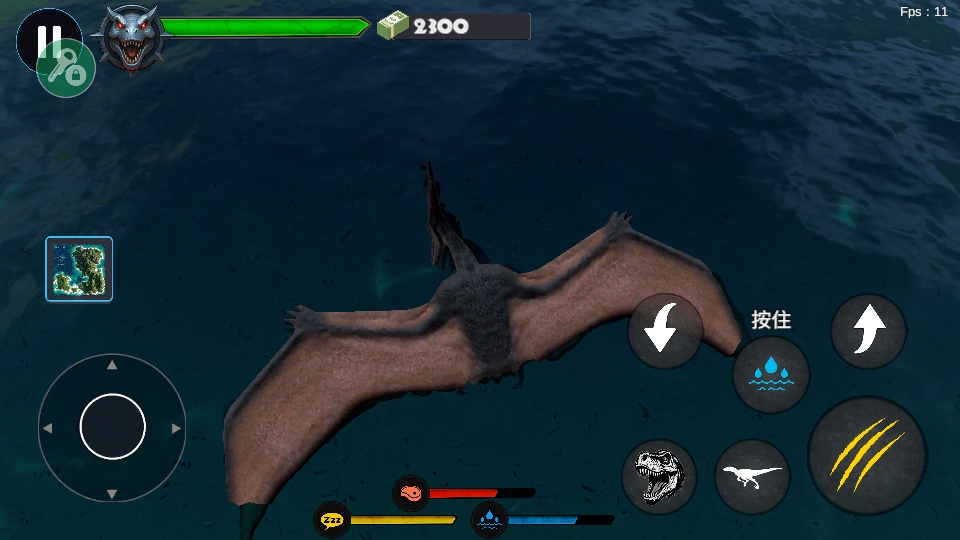Ascend with the up arrow button
This screenshot has height=540, width=960.
coord(868,331)
